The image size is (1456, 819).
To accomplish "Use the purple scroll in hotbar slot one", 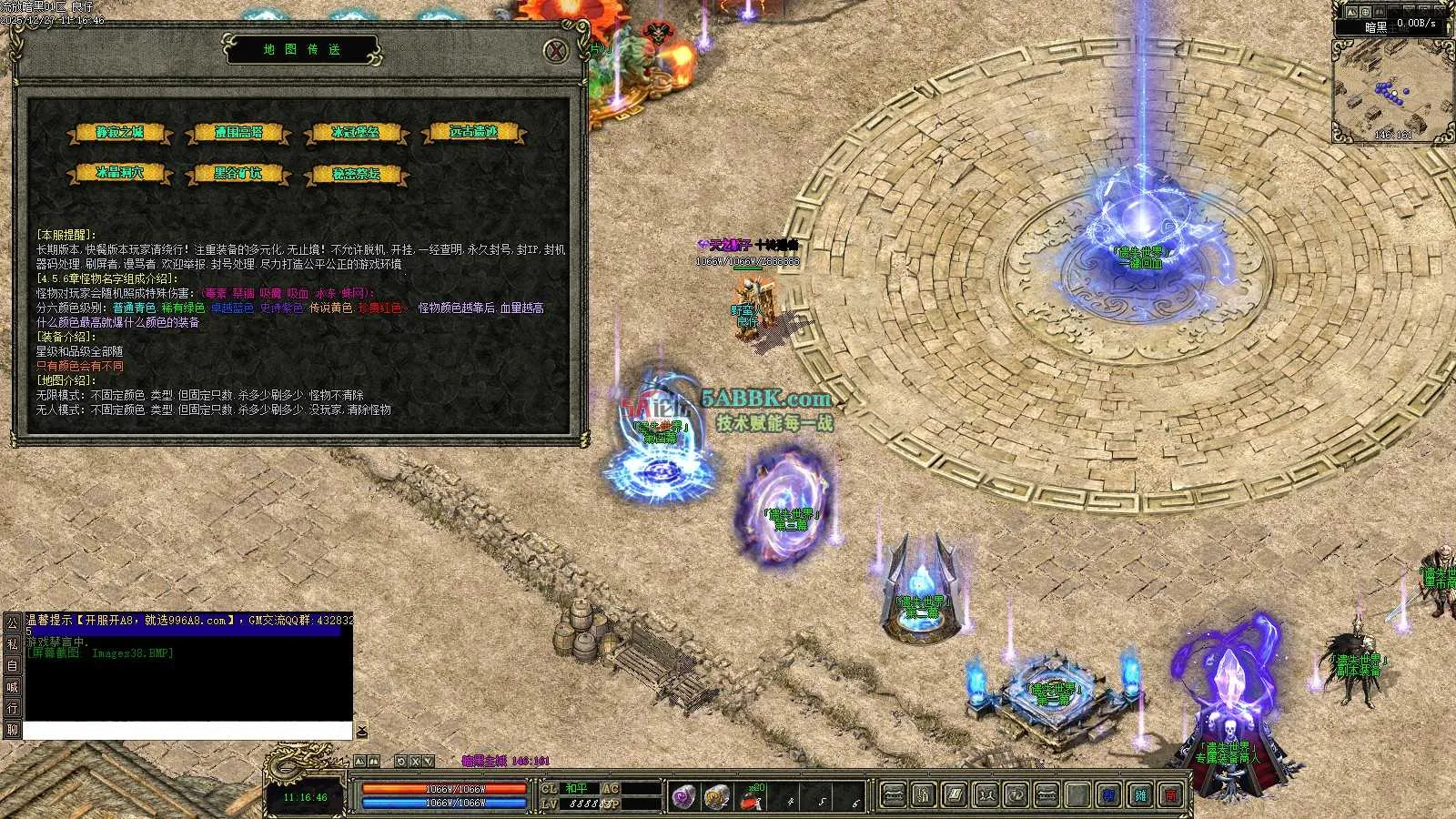I will click(683, 797).
